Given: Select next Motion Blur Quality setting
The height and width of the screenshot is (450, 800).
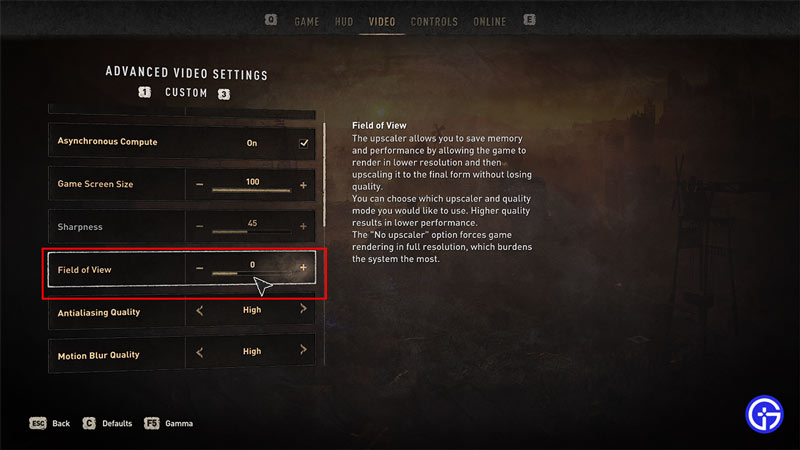Looking at the screenshot, I should pos(303,352).
